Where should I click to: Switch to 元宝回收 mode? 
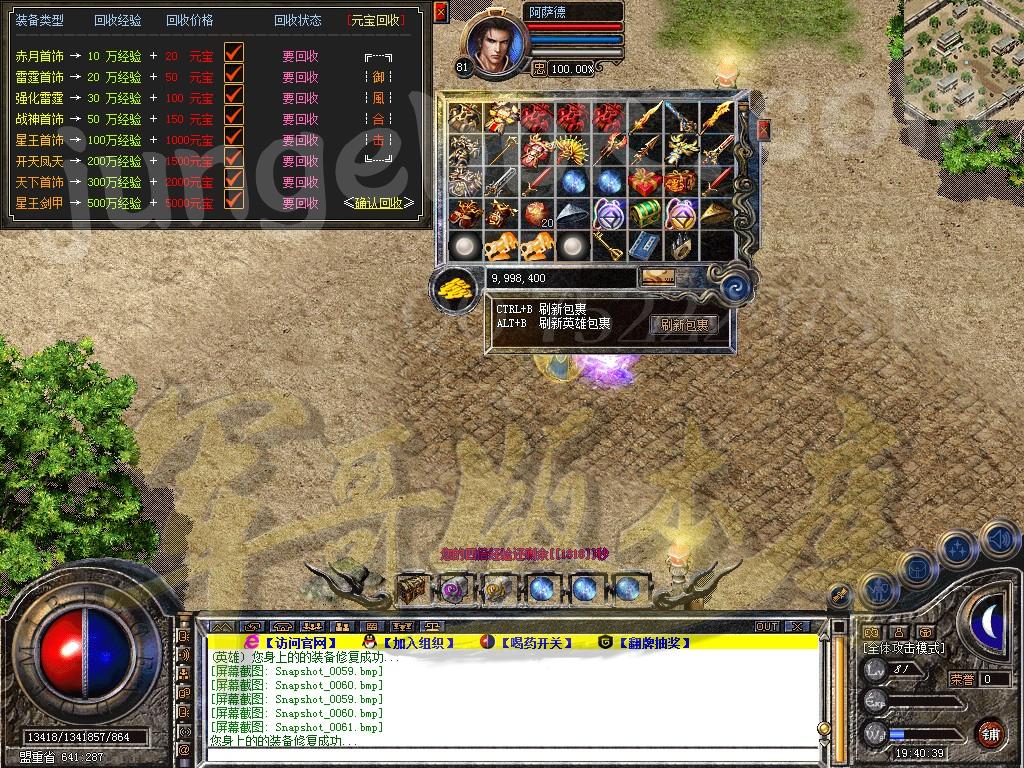click(377, 20)
